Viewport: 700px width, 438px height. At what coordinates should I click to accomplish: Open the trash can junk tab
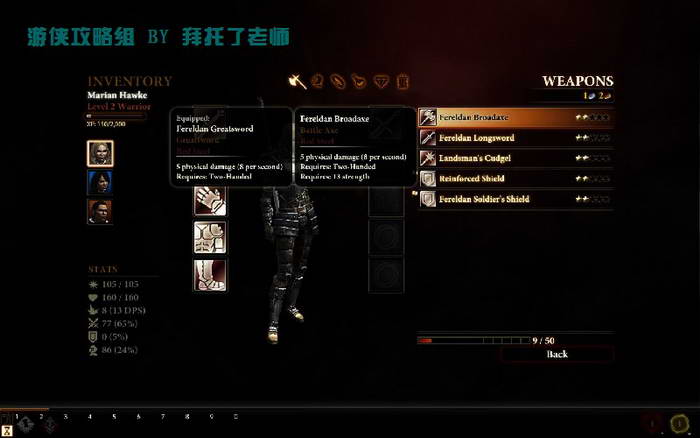click(402, 81)
